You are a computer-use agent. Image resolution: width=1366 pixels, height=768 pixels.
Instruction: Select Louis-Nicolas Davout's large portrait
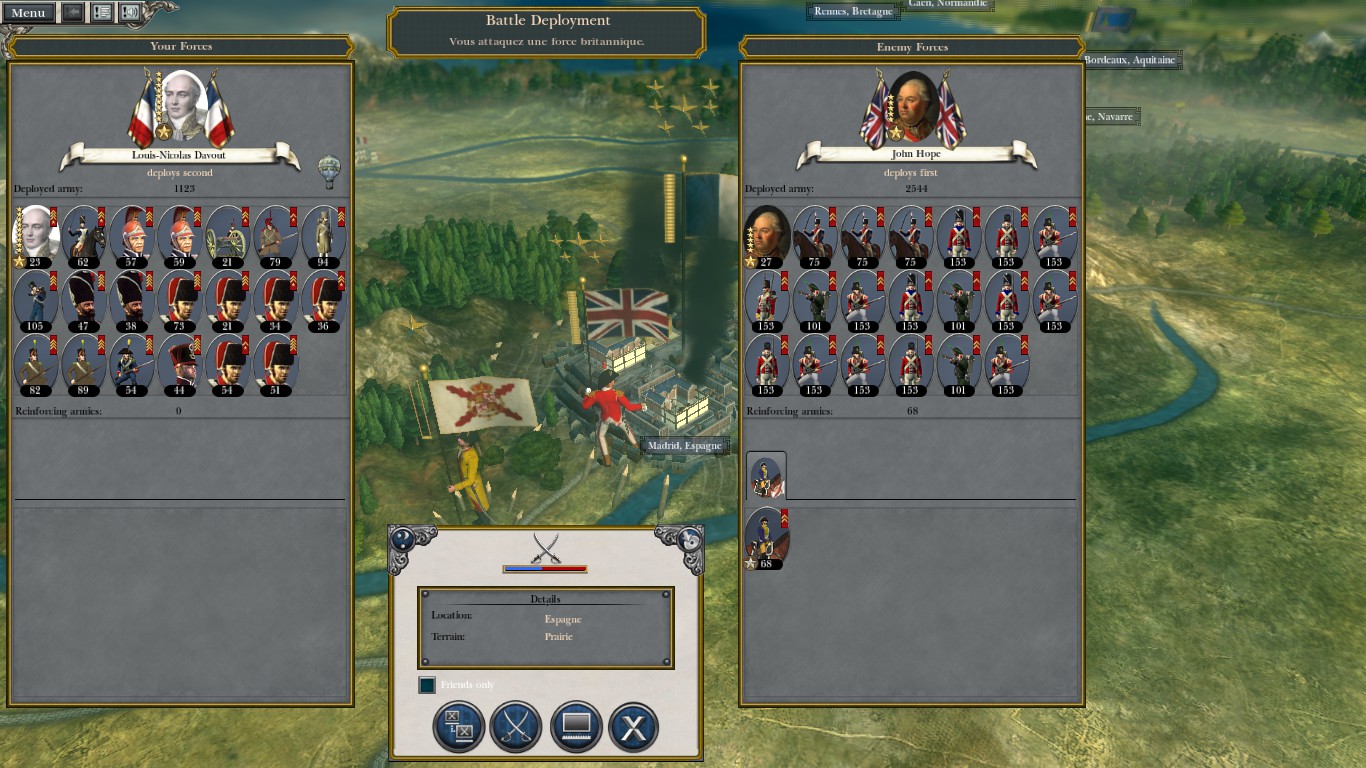183,106
